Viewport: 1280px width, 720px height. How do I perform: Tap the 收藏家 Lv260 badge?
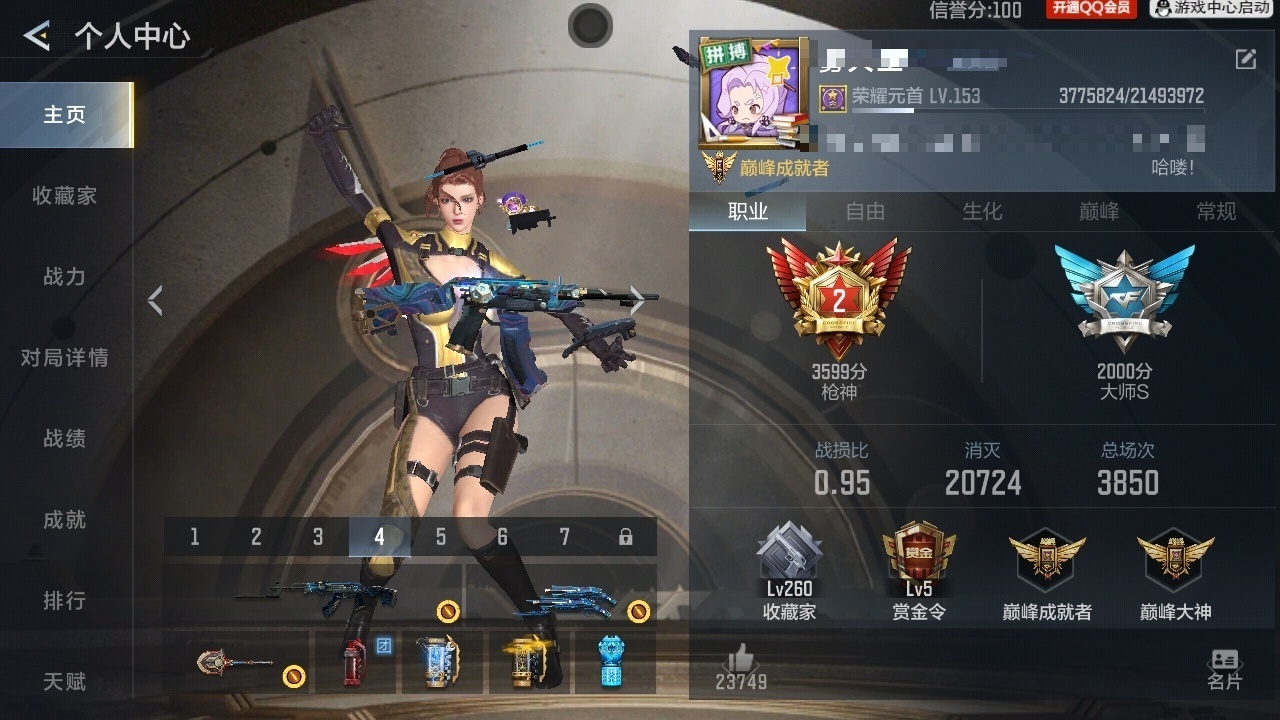[x=789, y=572]
